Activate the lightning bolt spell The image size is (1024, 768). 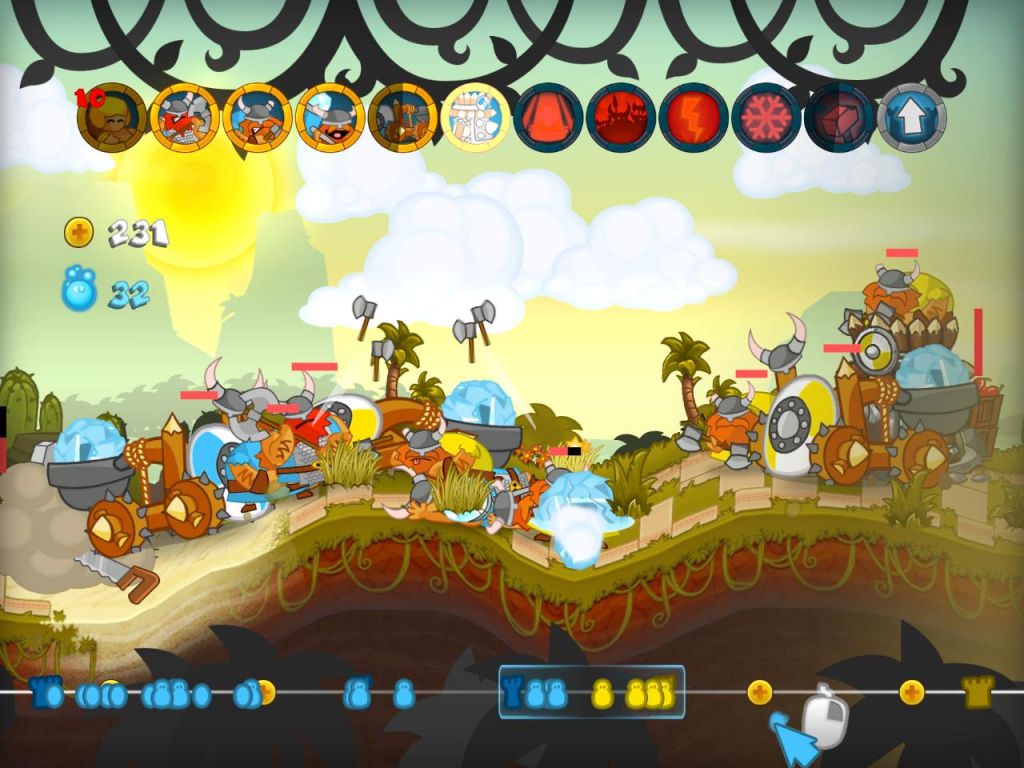(694, 117)
